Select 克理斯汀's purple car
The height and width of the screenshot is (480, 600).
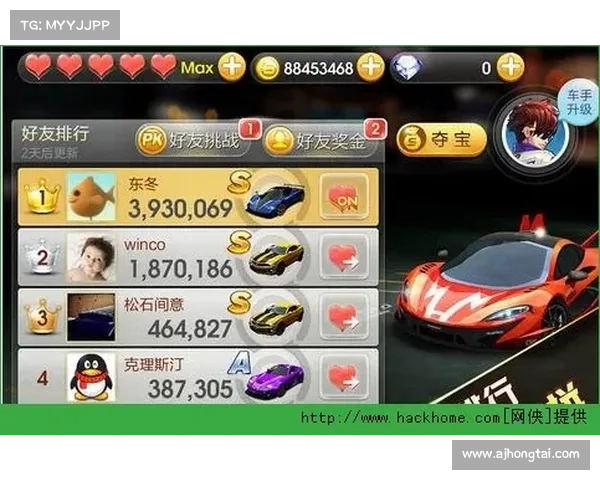coord(275,378)
